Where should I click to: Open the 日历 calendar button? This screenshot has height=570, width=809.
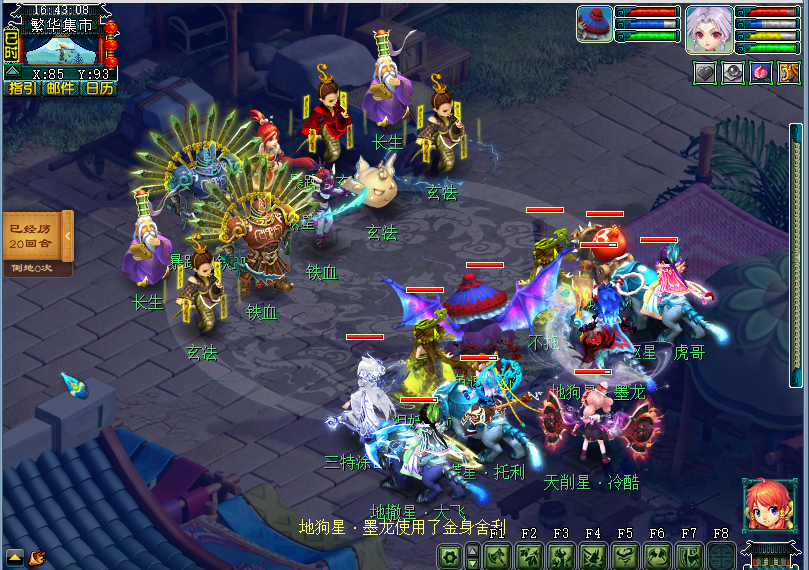99,88
